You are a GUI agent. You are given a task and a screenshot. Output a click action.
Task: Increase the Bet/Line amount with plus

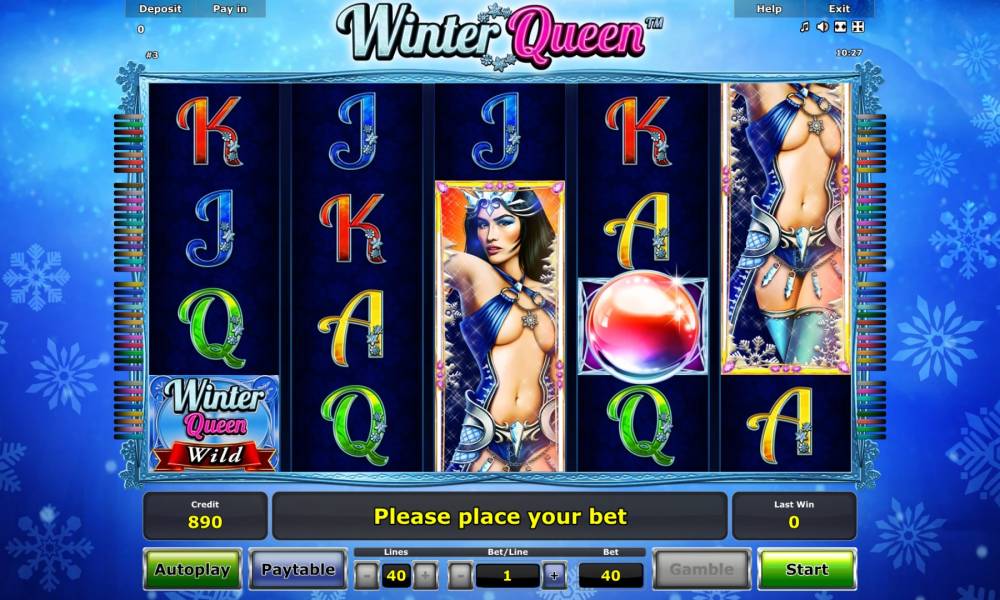click(x=554, y=575)
